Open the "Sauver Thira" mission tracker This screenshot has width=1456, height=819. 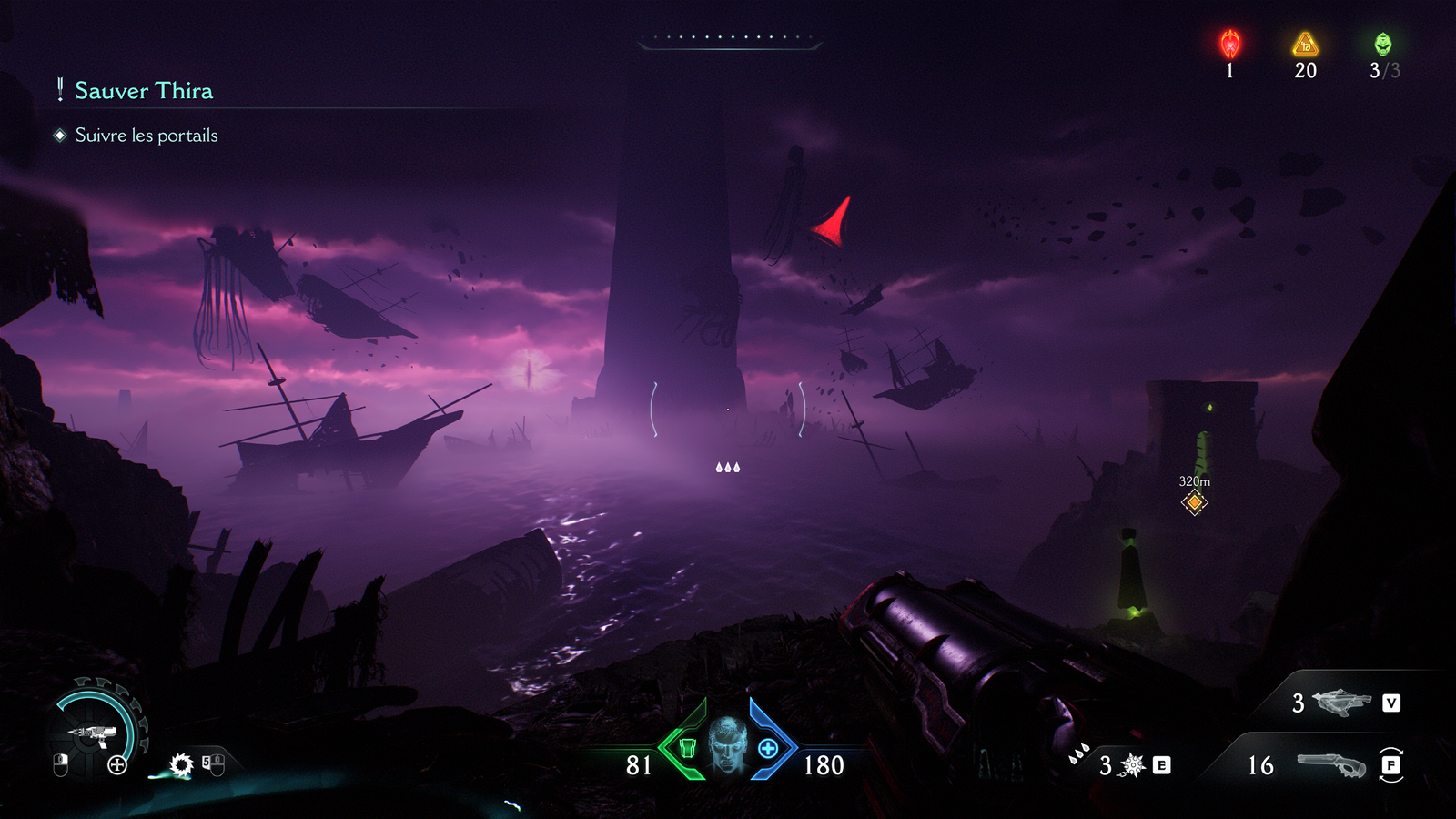pos(143,91)
